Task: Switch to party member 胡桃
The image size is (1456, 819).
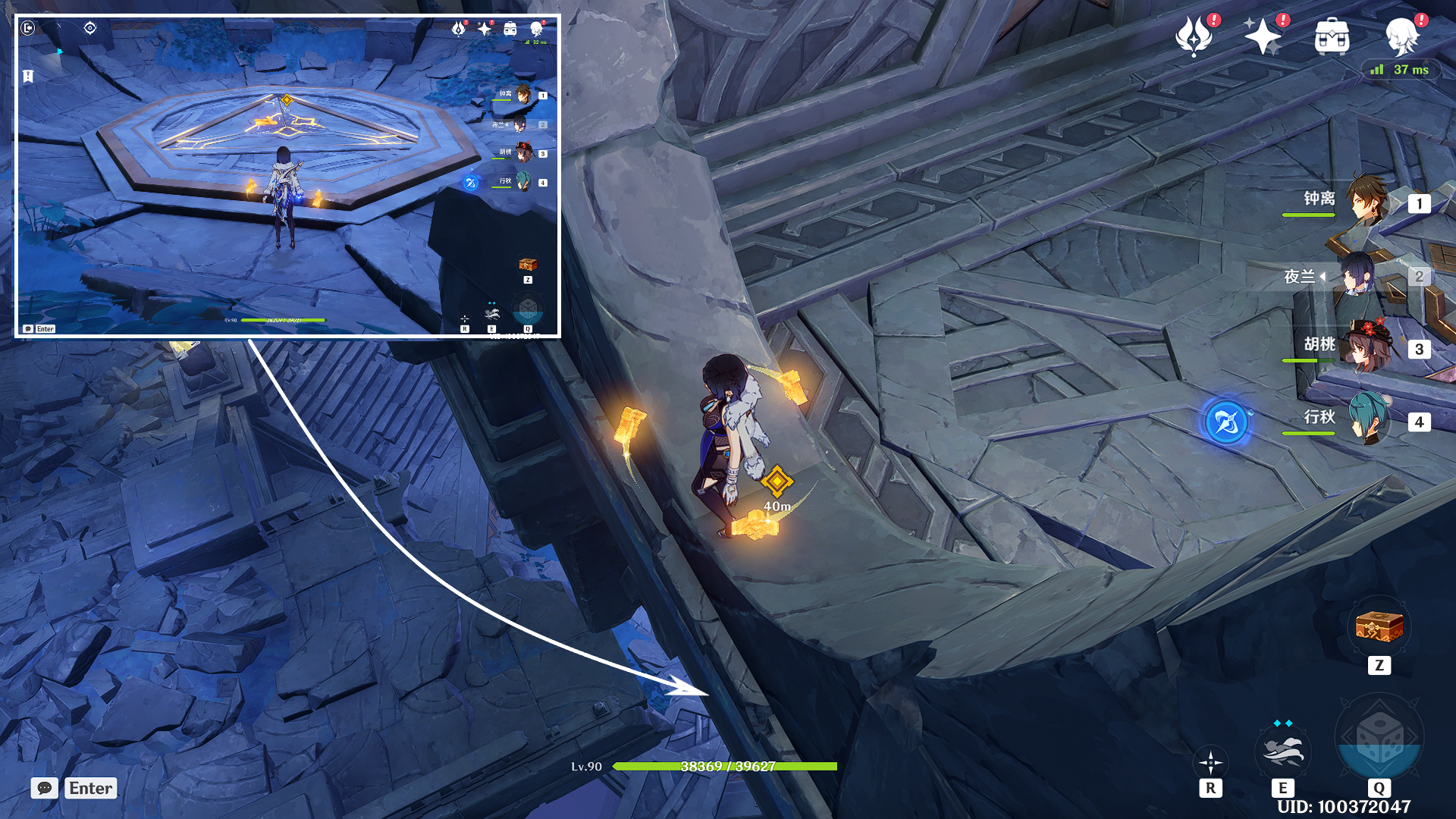Action: tap(1367, 347)
